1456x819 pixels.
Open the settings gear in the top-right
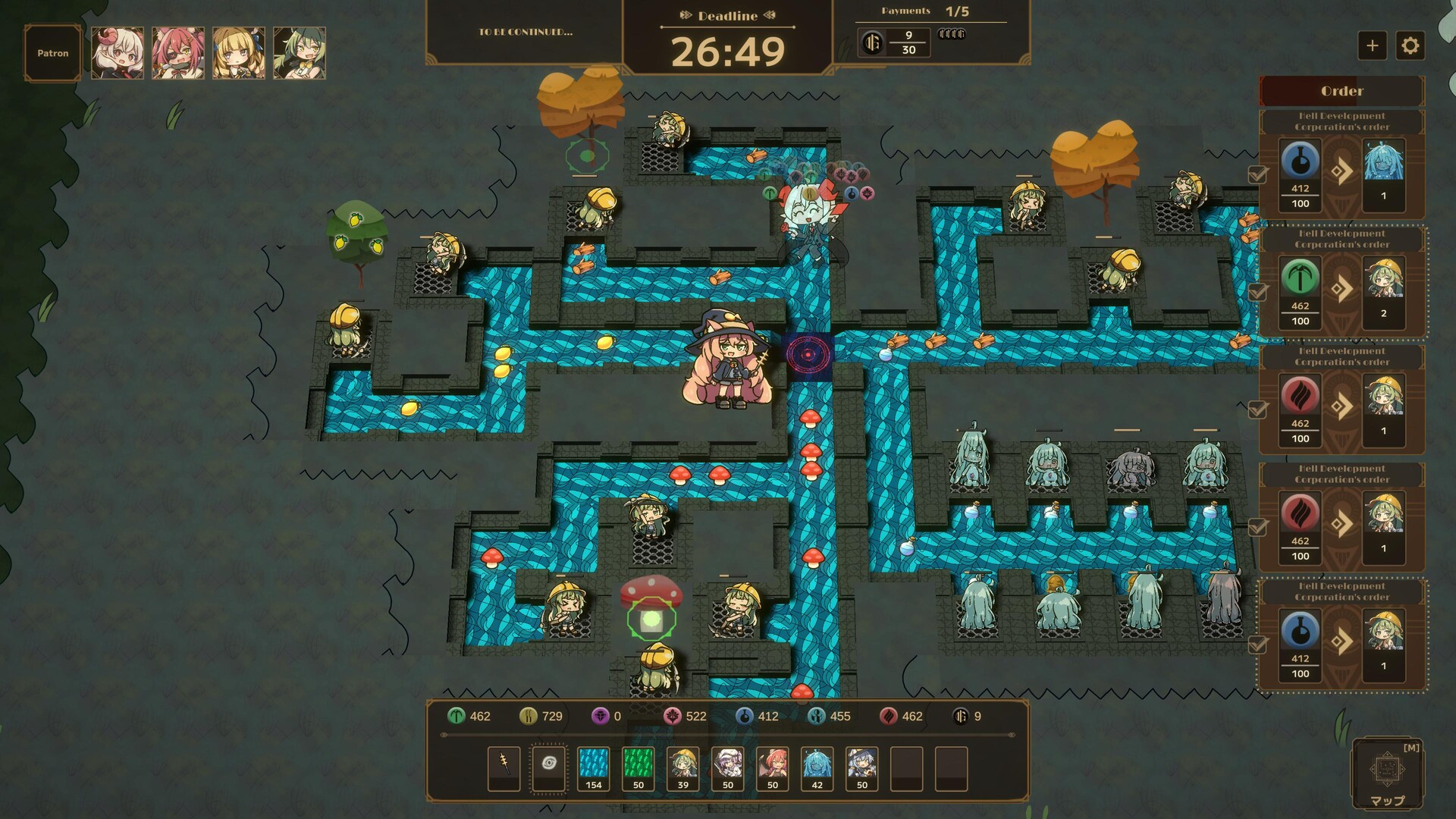coord(1411,45)
